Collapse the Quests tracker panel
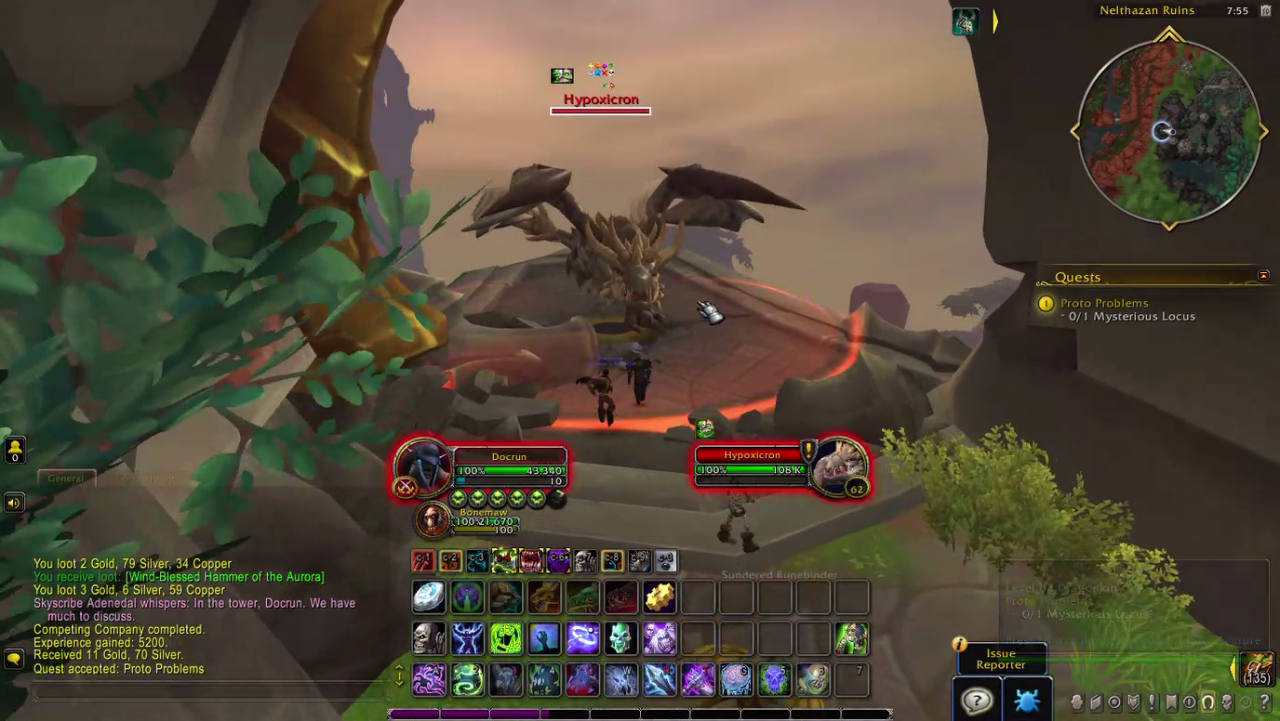 (1264, 276)
